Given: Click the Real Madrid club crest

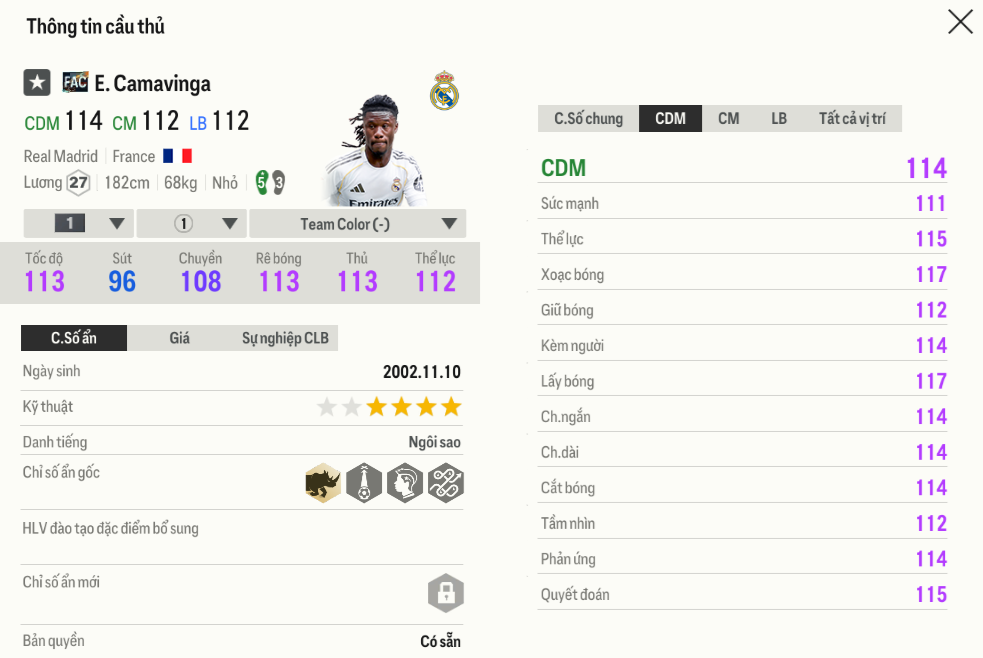Looking at the screenshot, I should pos(444,92).
